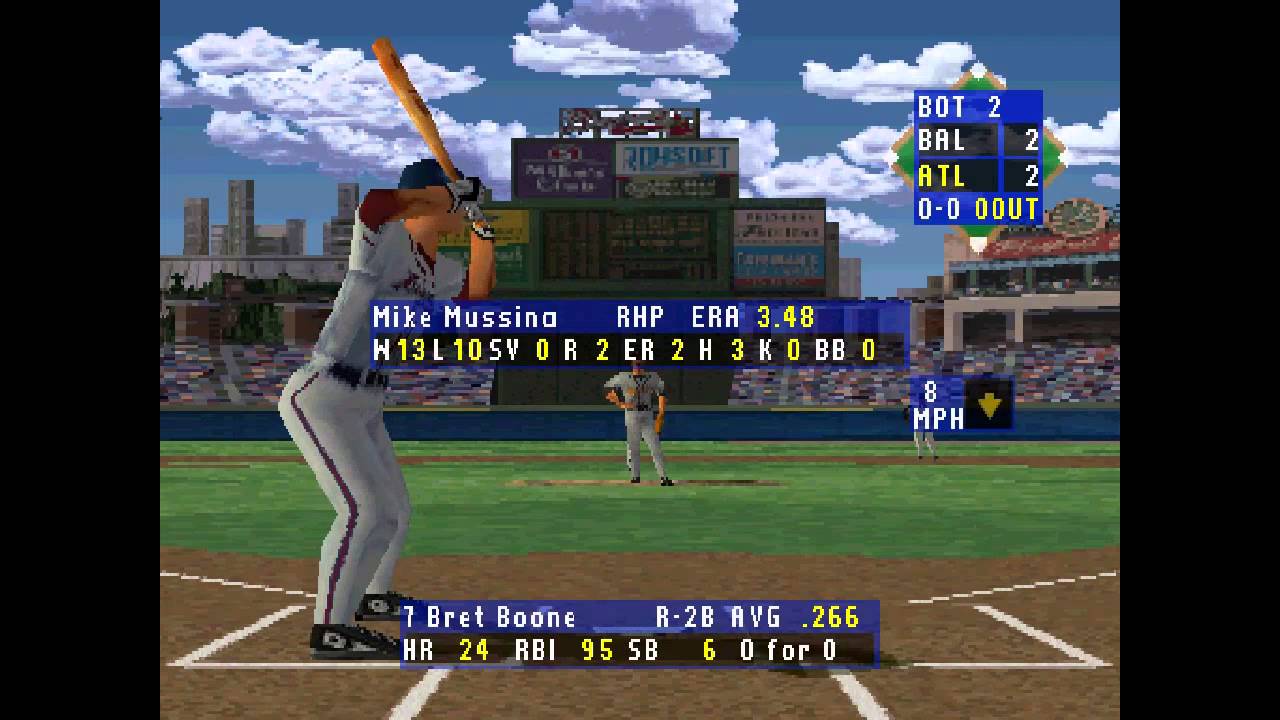Screen dimensions: 1280x720
Task: Click the yellow wind direction arrow
Action: (988, 405)
